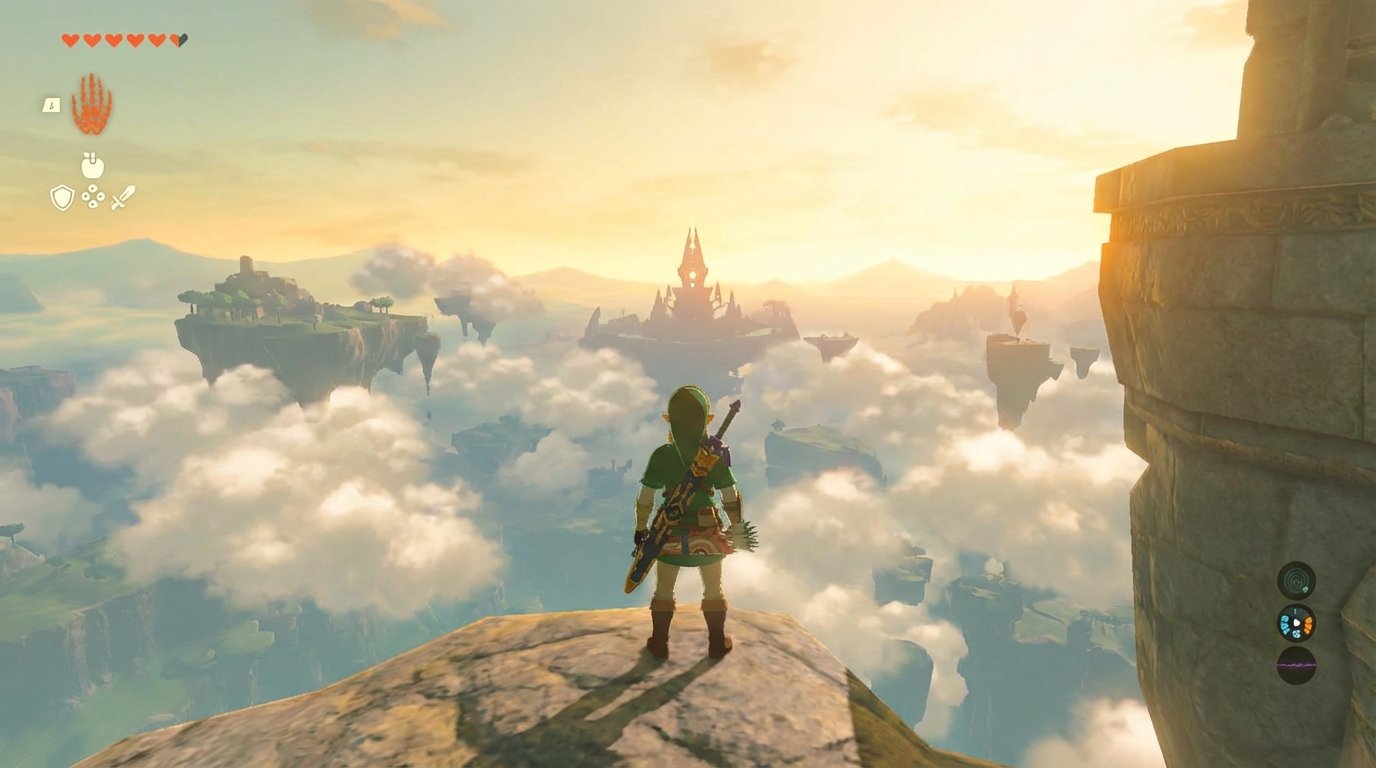Select the blue cold segment on the wheel
This screenshot has width=1376, height=768.
(1284, 623)
